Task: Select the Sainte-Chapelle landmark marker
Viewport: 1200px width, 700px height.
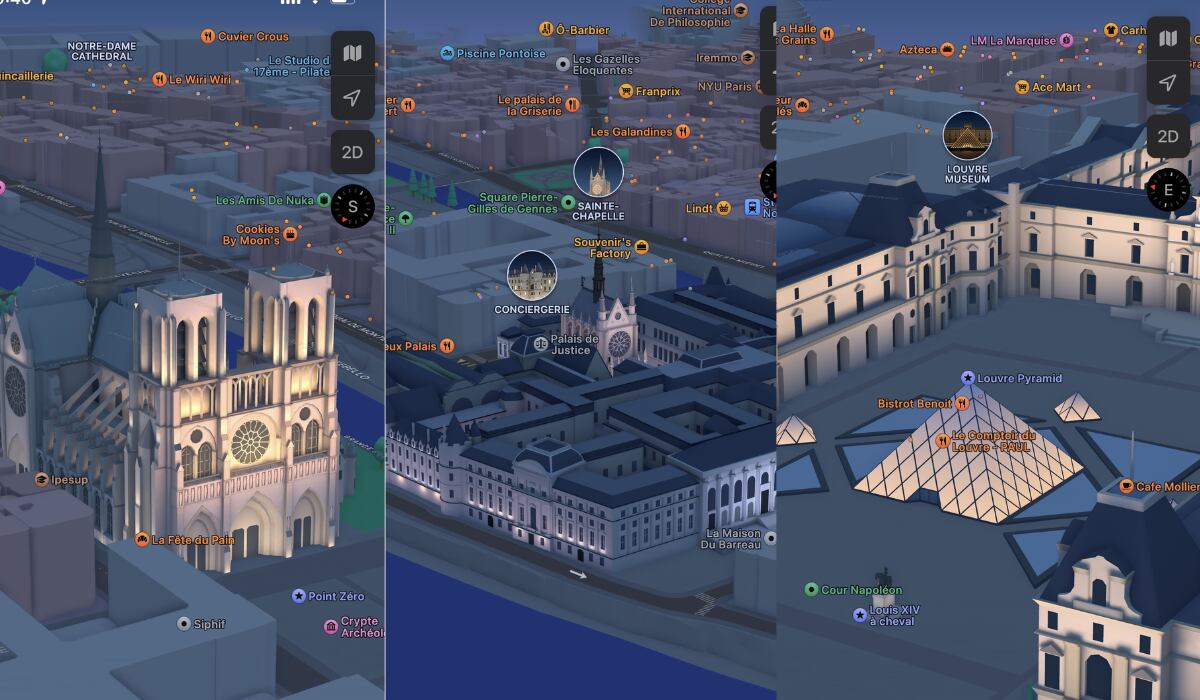Action: click(598, 173)
